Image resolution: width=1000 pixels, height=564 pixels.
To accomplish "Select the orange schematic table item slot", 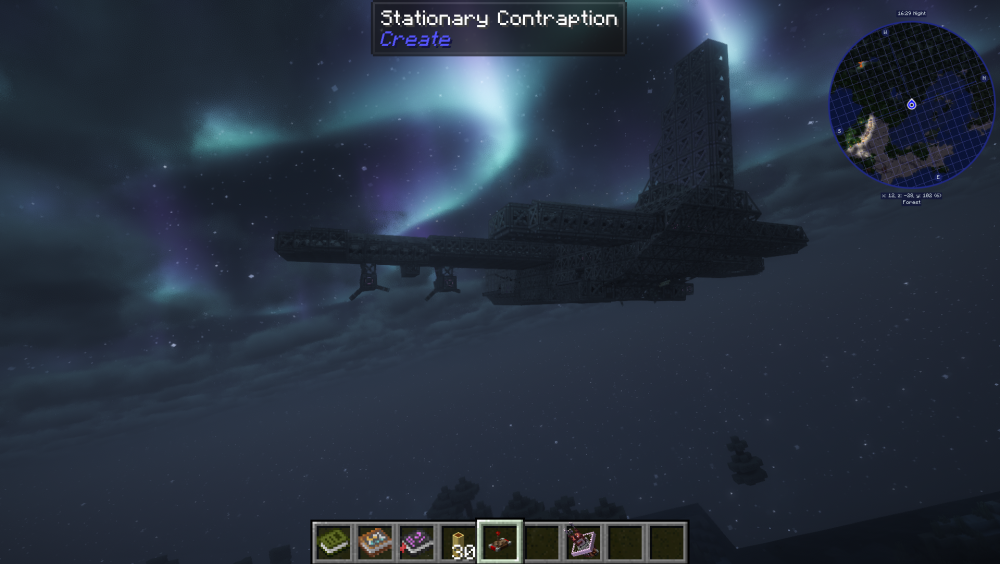I will click(x=374, y=542).
